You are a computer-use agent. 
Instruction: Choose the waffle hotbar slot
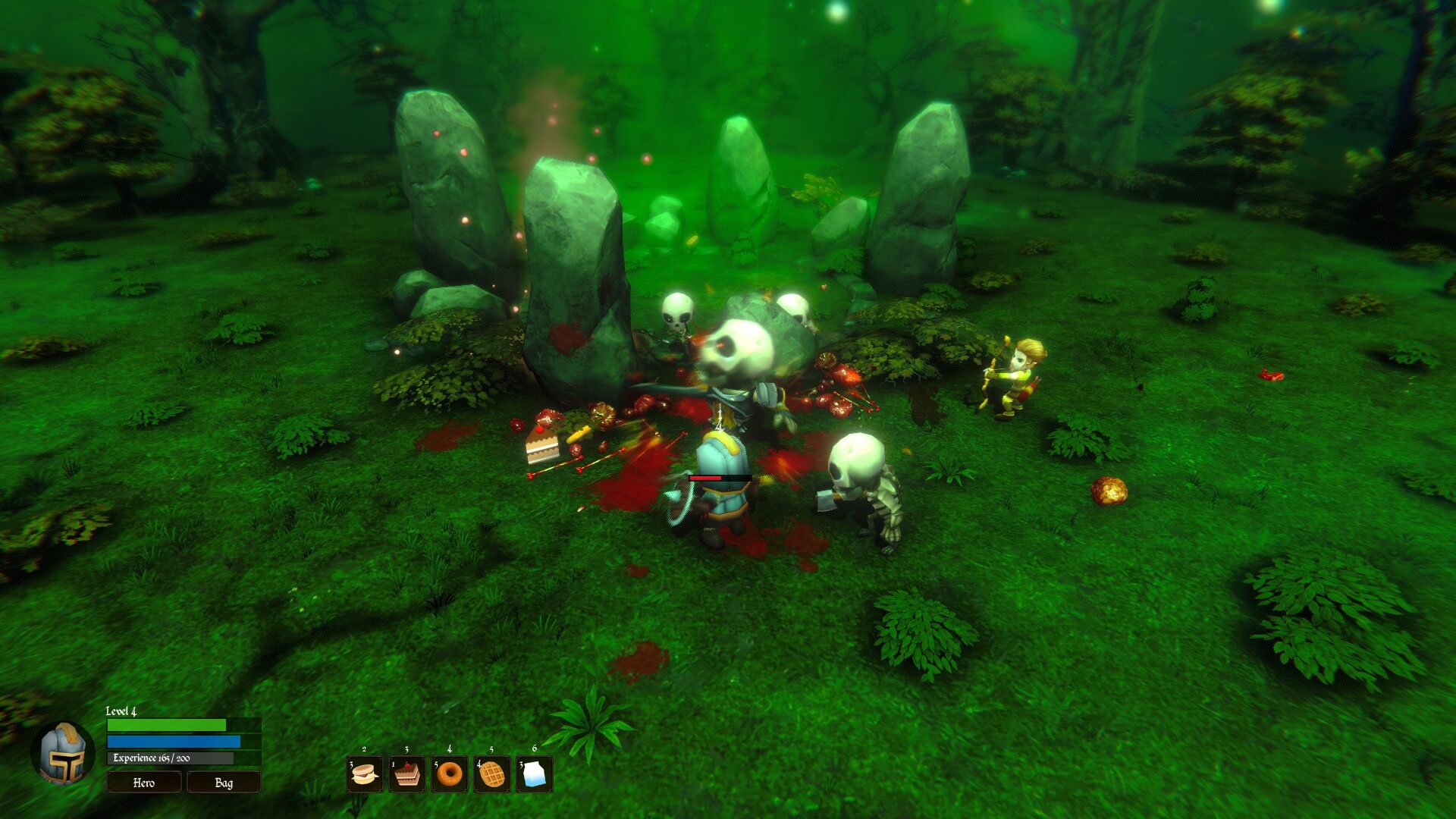point(492,774)
